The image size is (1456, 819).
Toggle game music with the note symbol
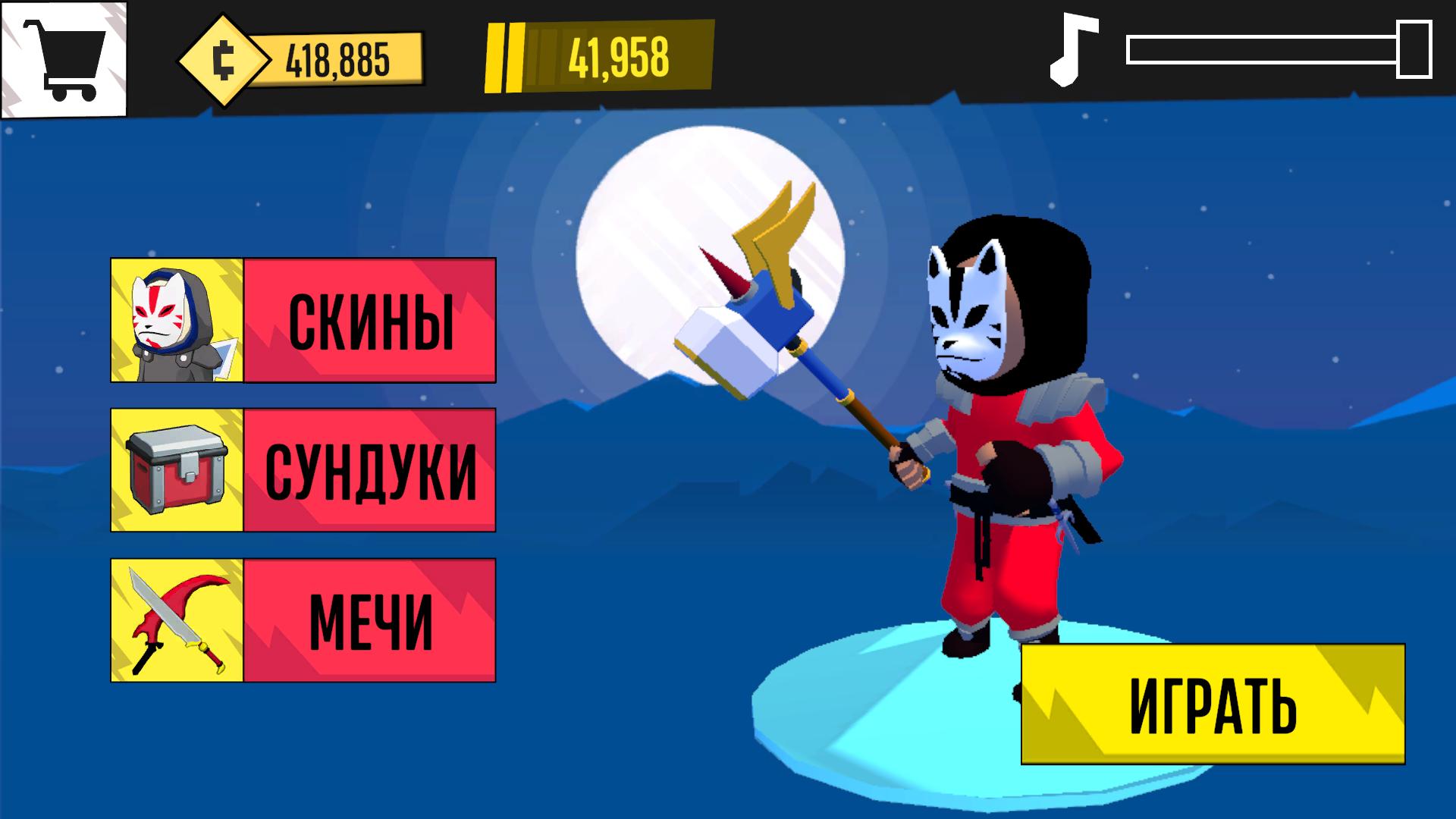pos(1071,51)
